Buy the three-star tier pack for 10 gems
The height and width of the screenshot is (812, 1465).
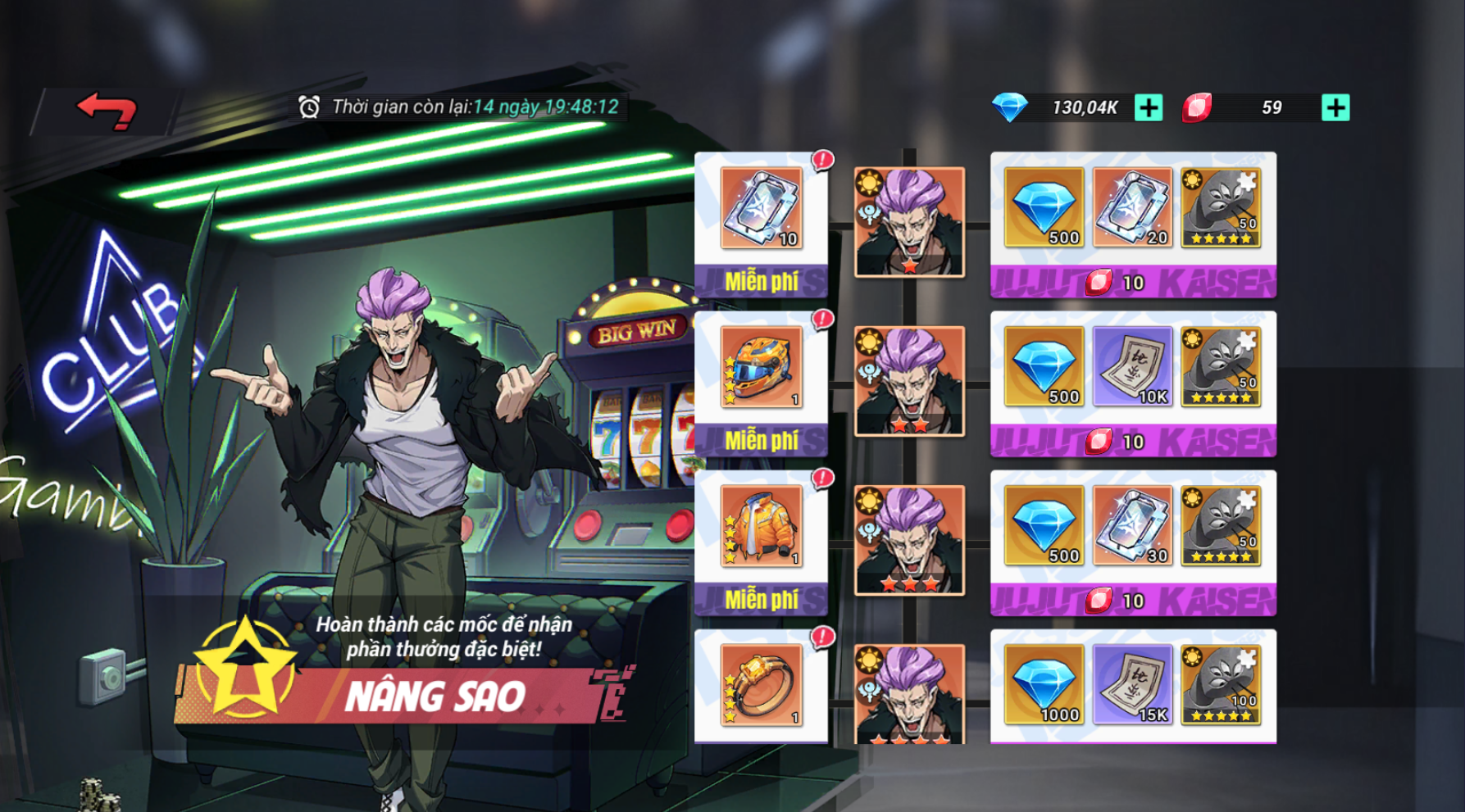coord(1132,601)
